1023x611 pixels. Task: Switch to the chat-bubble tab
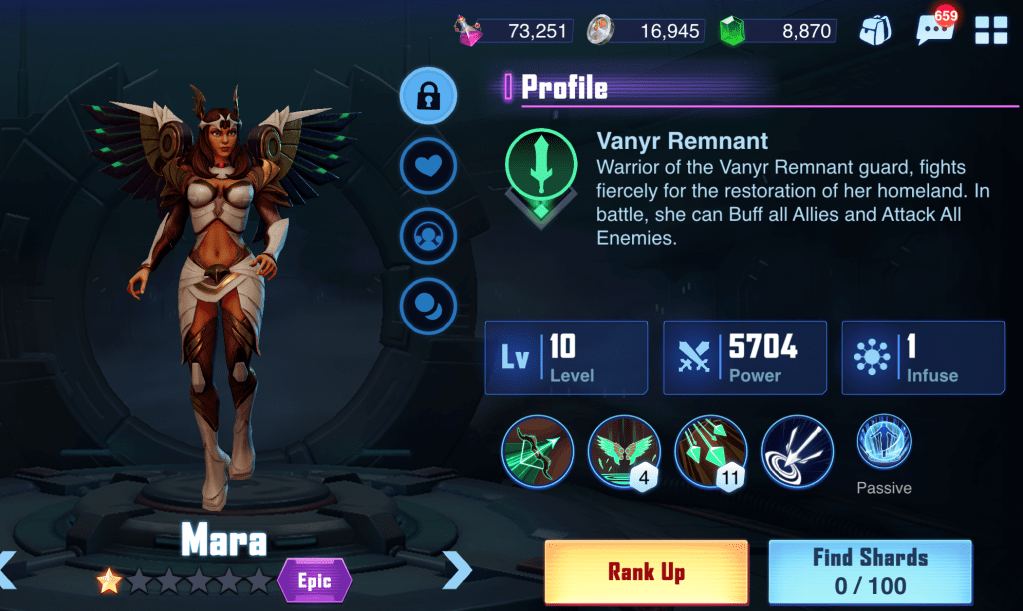[428, 306]
